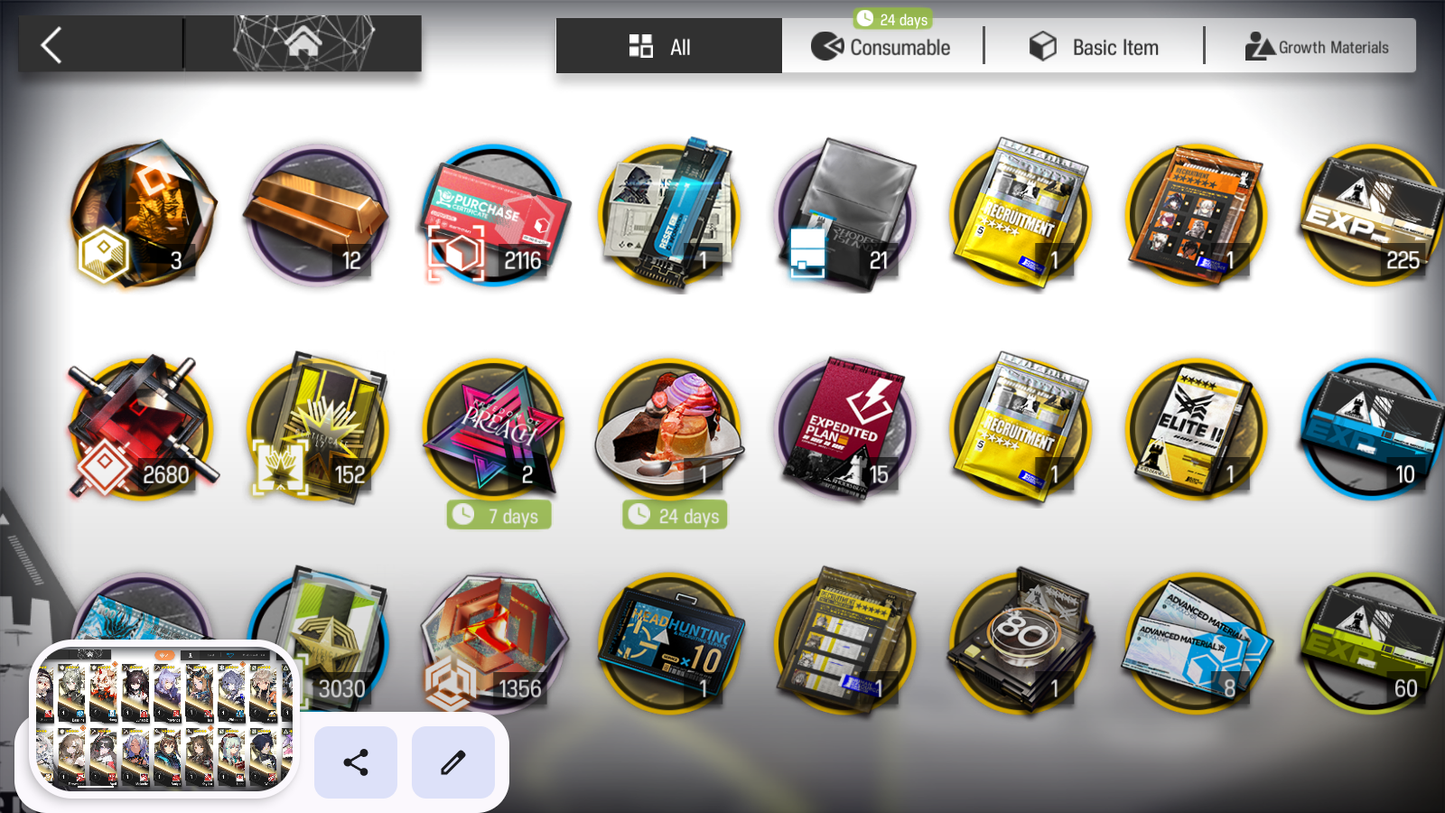Select the Advanced Material voucher
This screenshot has width=1445, height=813.
1196,640
